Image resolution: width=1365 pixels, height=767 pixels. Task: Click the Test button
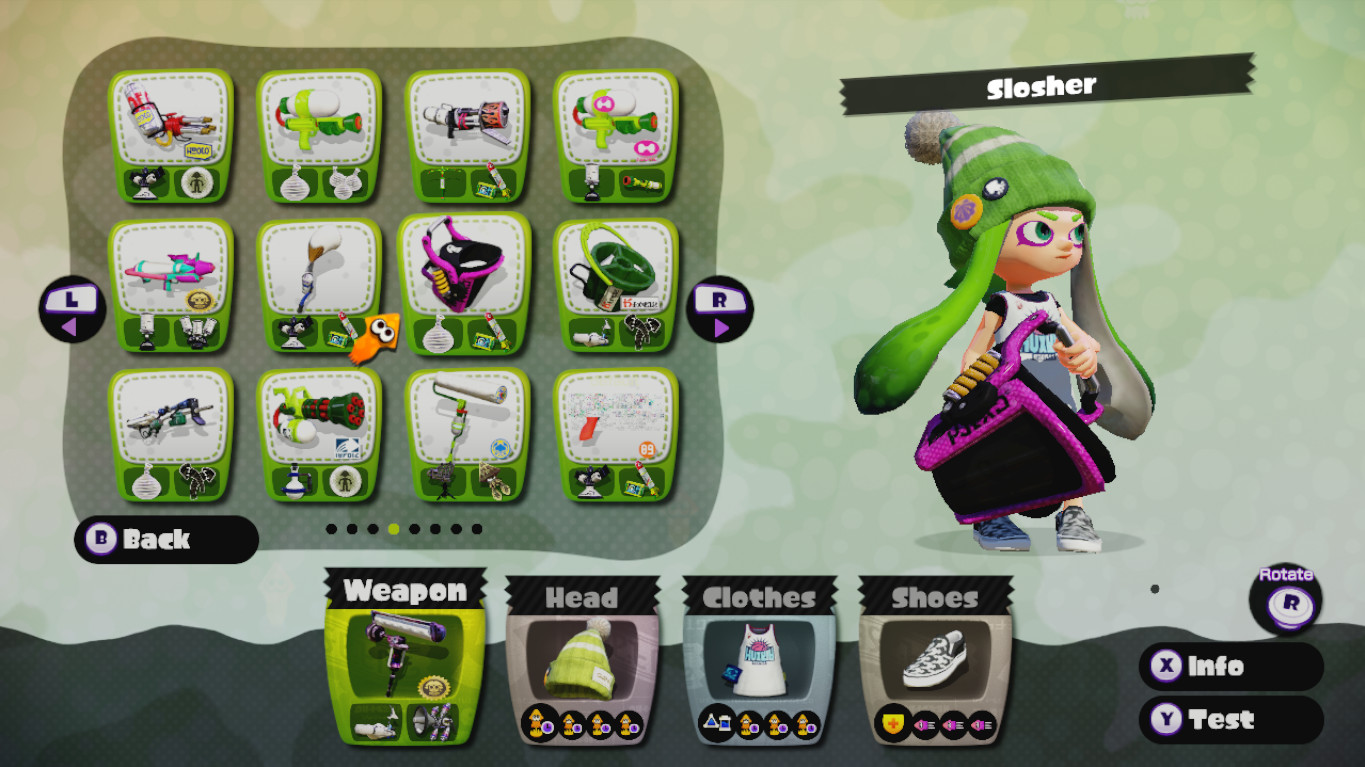click(x=1232, y=720)
